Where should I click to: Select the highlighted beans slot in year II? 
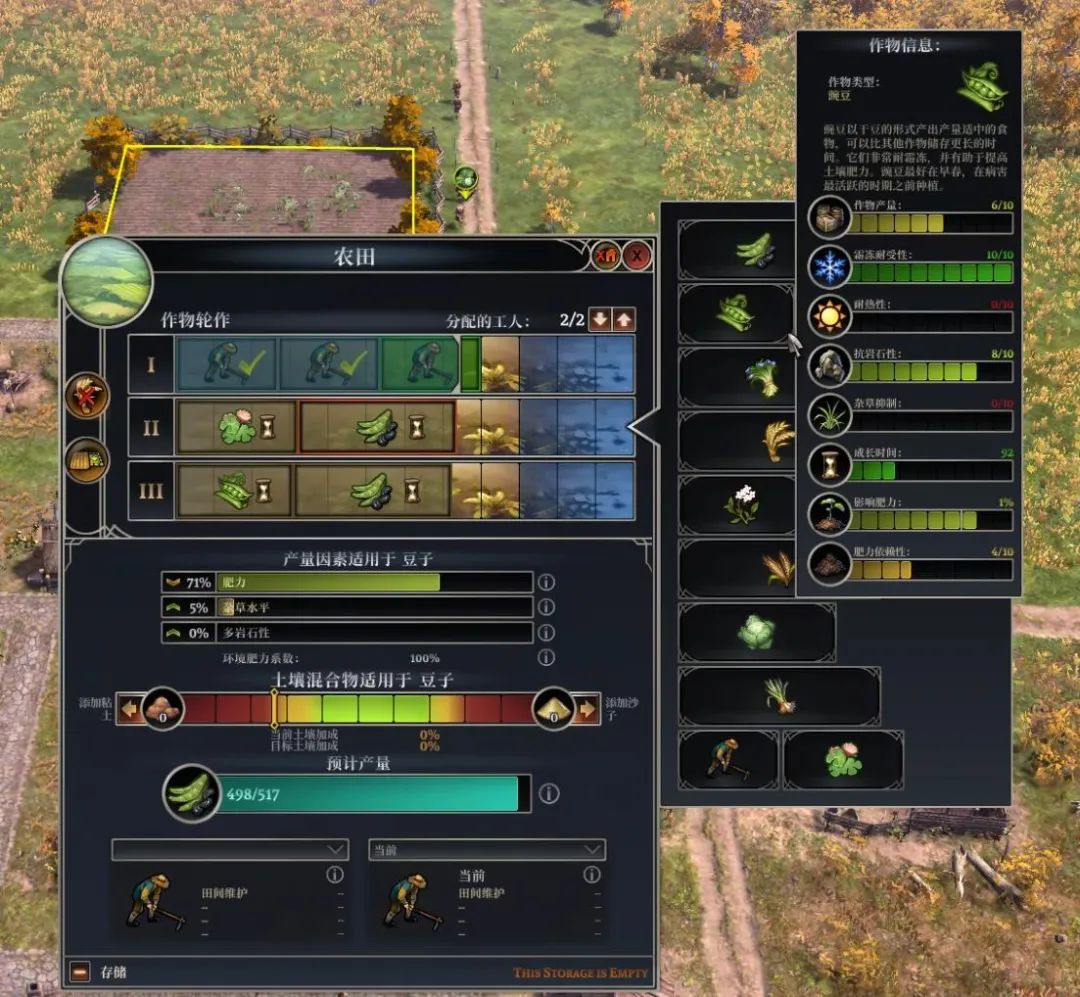[377, 427]
